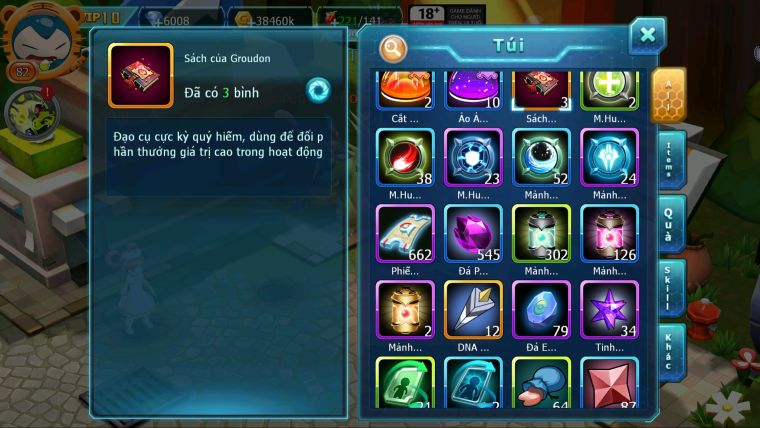Select the green canister Mảnh... slot with 302
The height and width of the screenshot is (428, 760).
(x=541, y=234)
